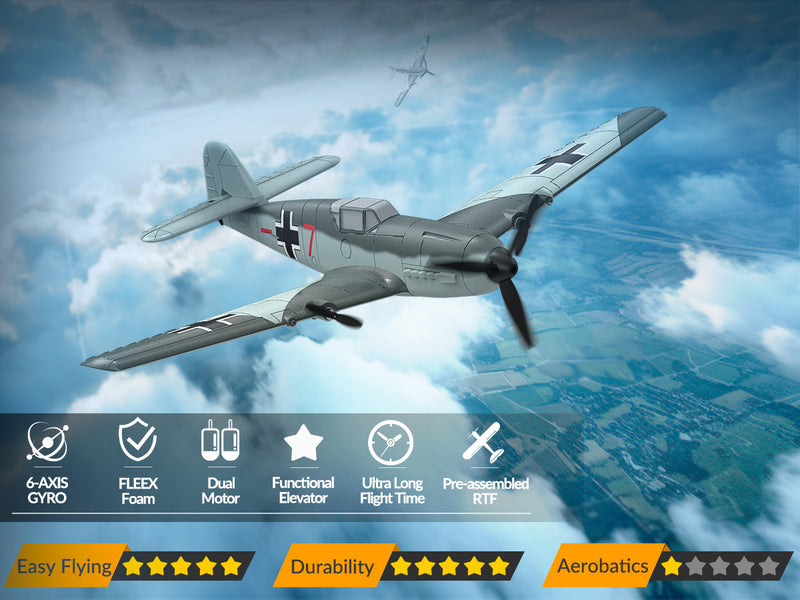The width and height of the screenshot is (800, 600).
Task: Select the Easy Flying rating label
Action: point(64,566)
